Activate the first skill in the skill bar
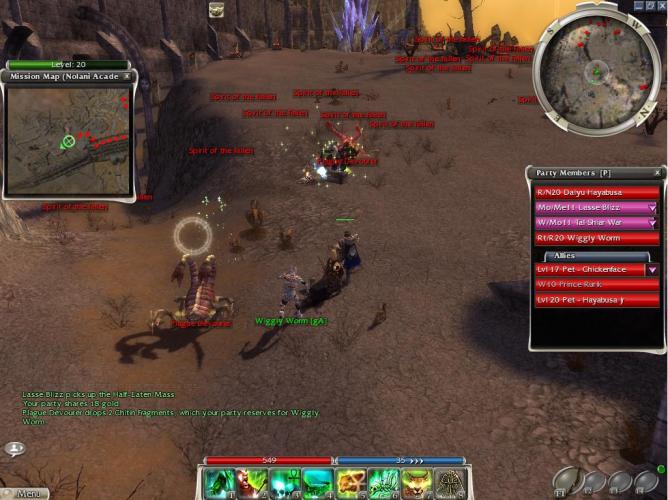 coord(219,483)
